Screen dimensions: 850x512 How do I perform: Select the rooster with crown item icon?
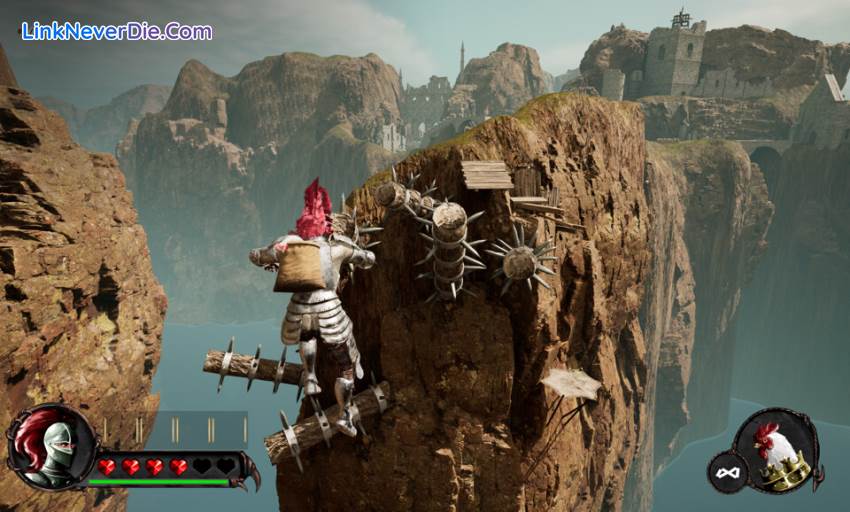[x=777, y=451]
